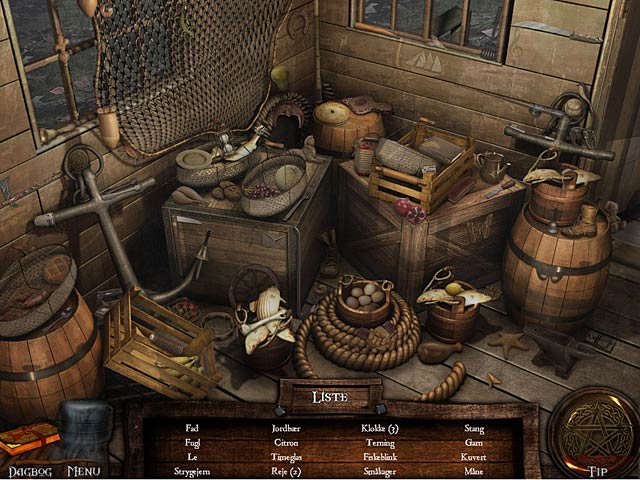The image size is (640, 480).
Task: Pick the 'Citron' list entry
Action: (286, 441)
